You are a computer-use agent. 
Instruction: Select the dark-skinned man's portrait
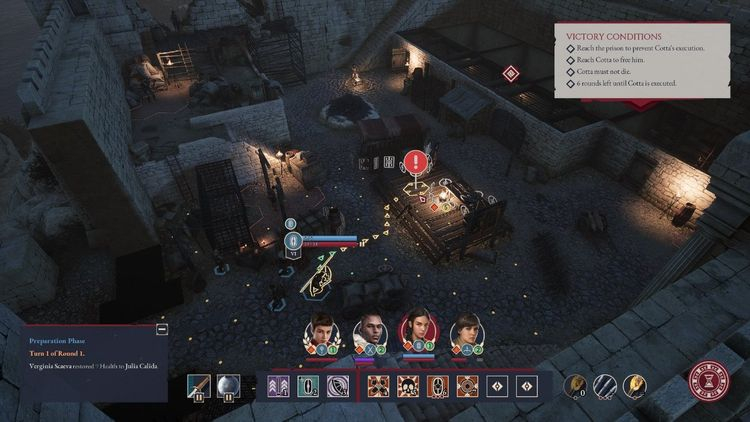[367, 331]
